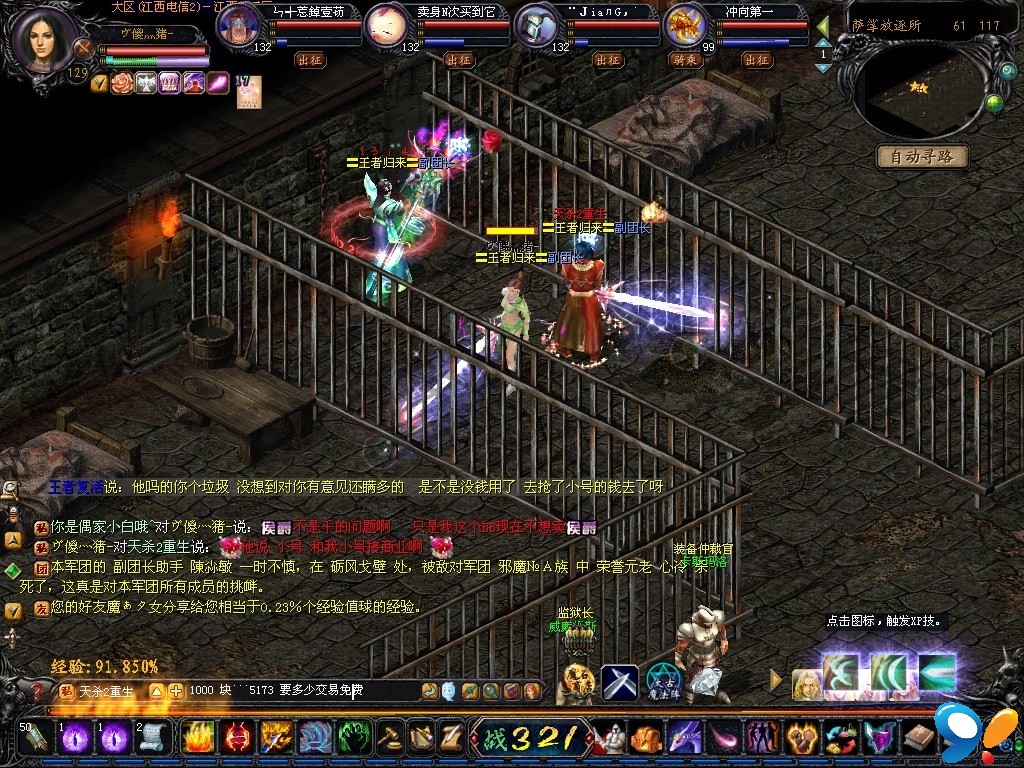Activate the crossed swords skill icon
Image resolution: width=1024 pixels, height=768 pixels.
620,683
